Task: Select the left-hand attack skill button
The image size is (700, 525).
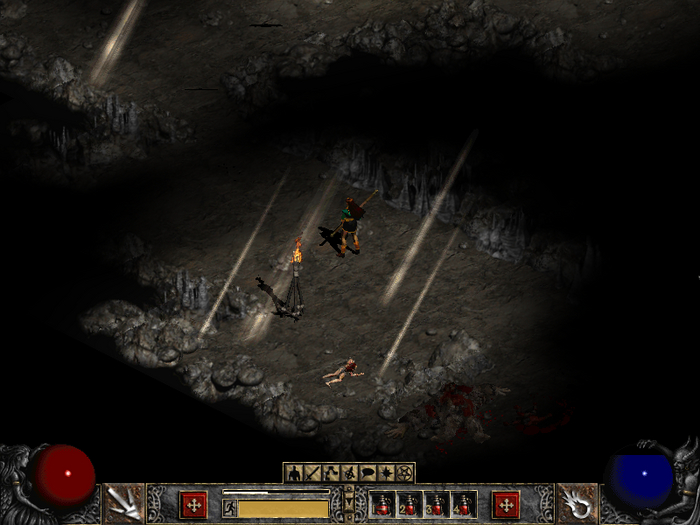Action: (125, 503)
